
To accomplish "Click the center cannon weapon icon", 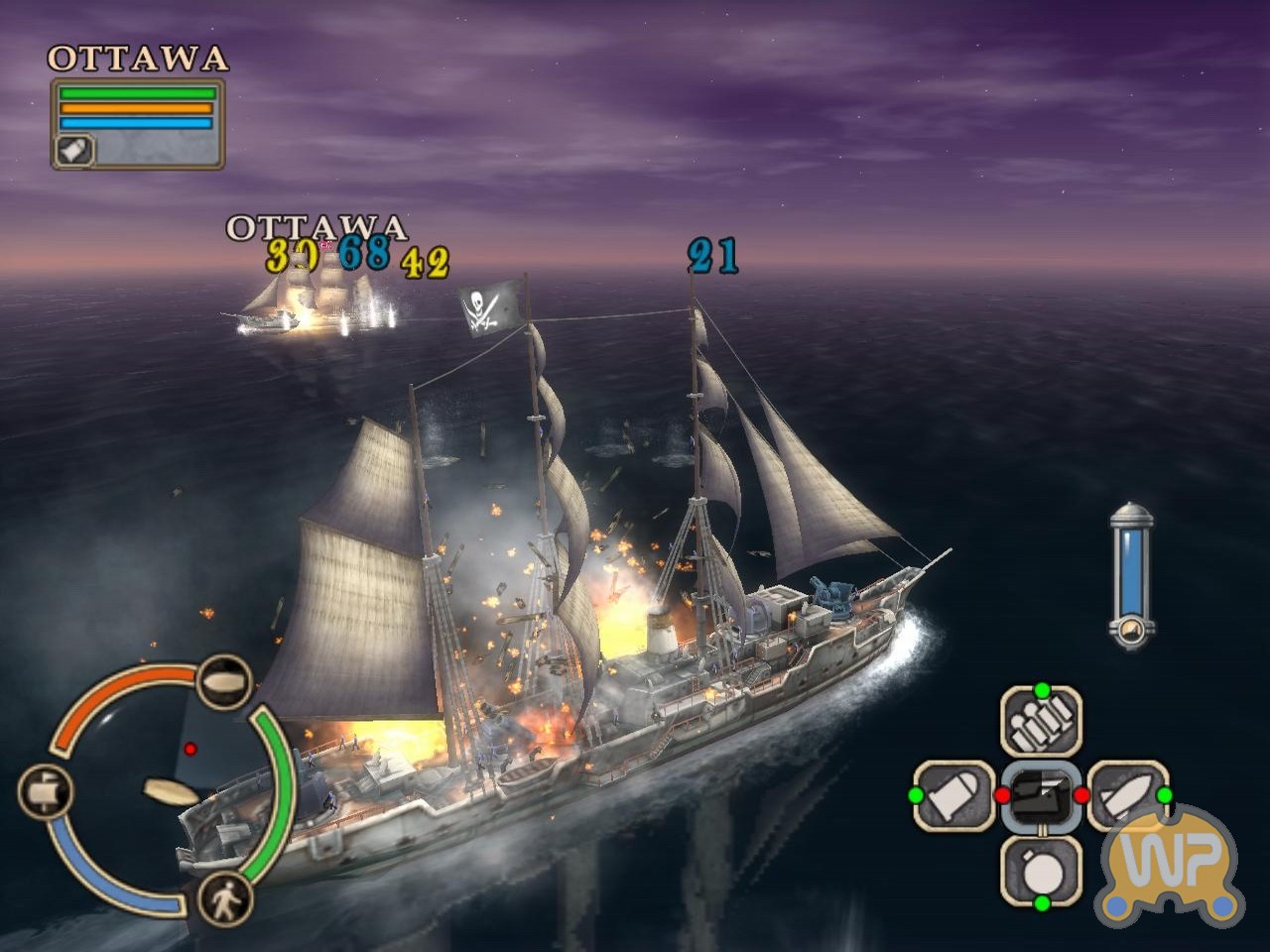I will [1040, 795].
